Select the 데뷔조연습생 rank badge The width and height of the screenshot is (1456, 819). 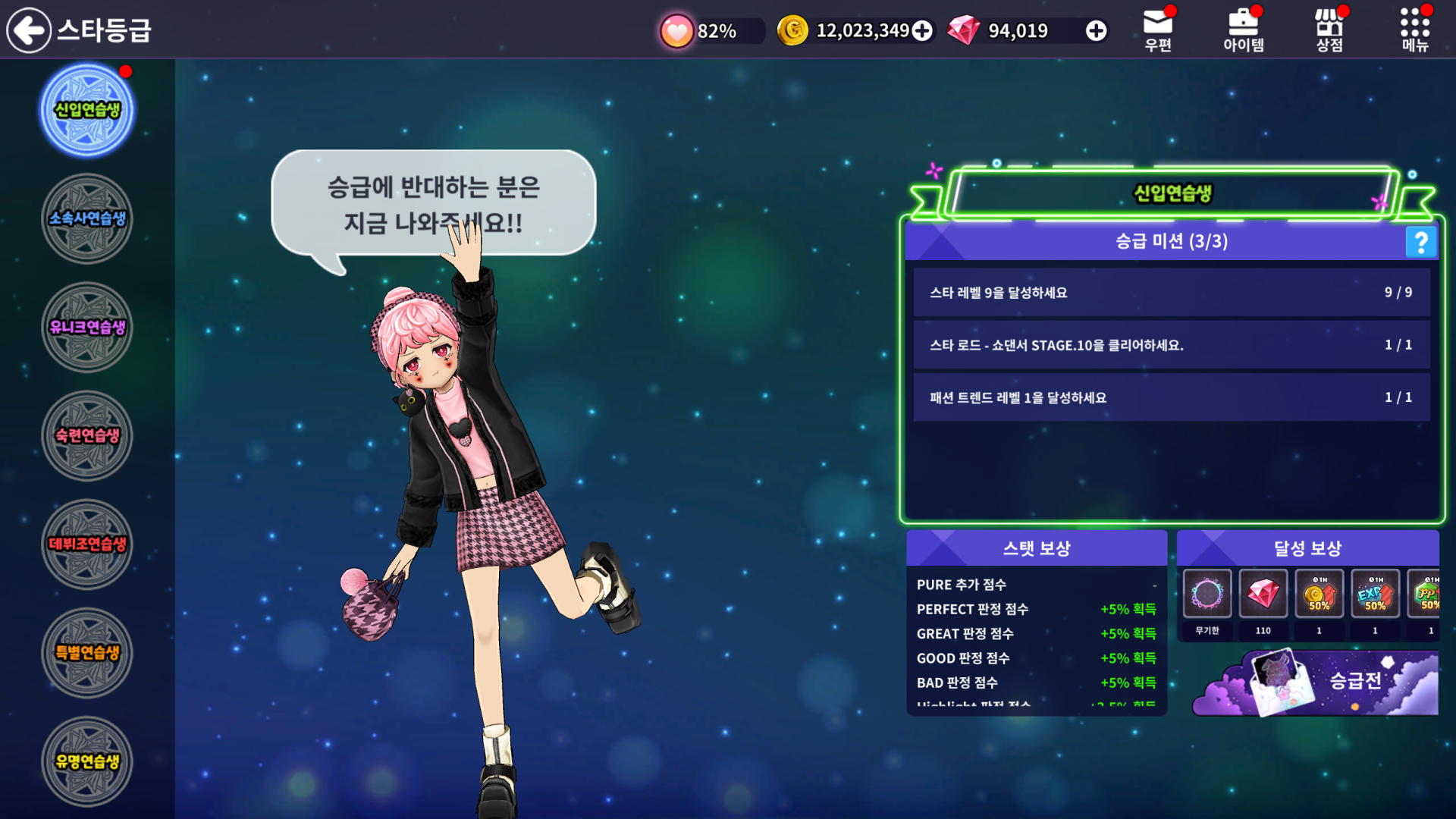87,544
